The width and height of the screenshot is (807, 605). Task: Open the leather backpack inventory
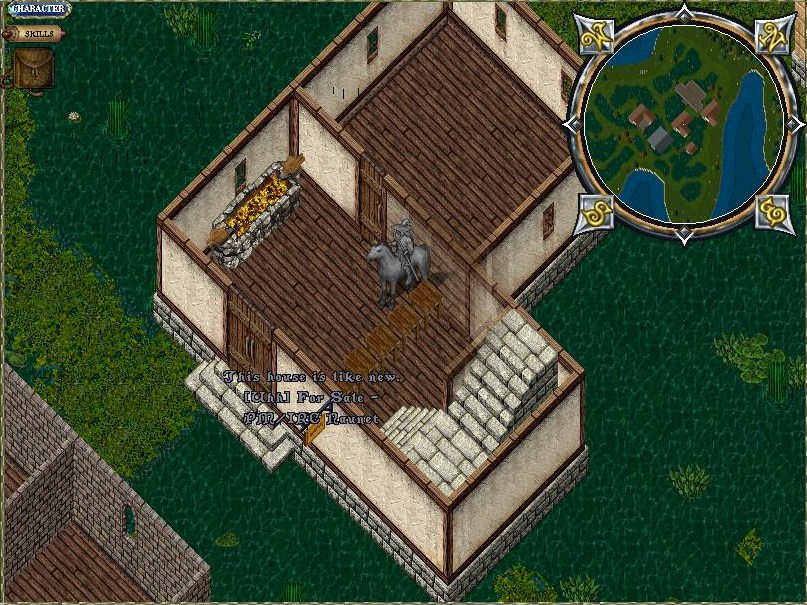[x=32, y=68]
